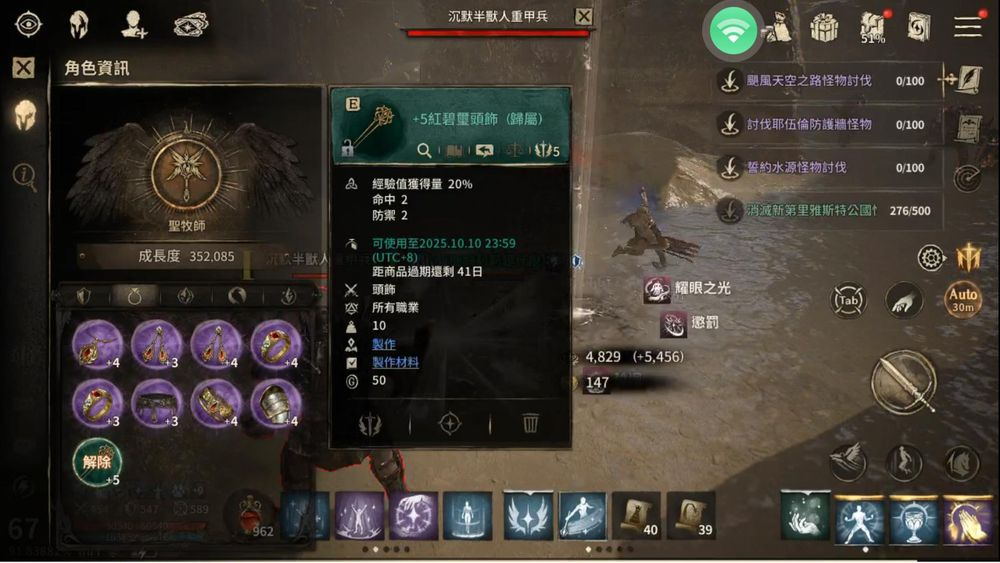Close the character info panel
Image resolution: width=1000 pixels, height=563 pixels.
pyautogui.click(x=23, y=68)
